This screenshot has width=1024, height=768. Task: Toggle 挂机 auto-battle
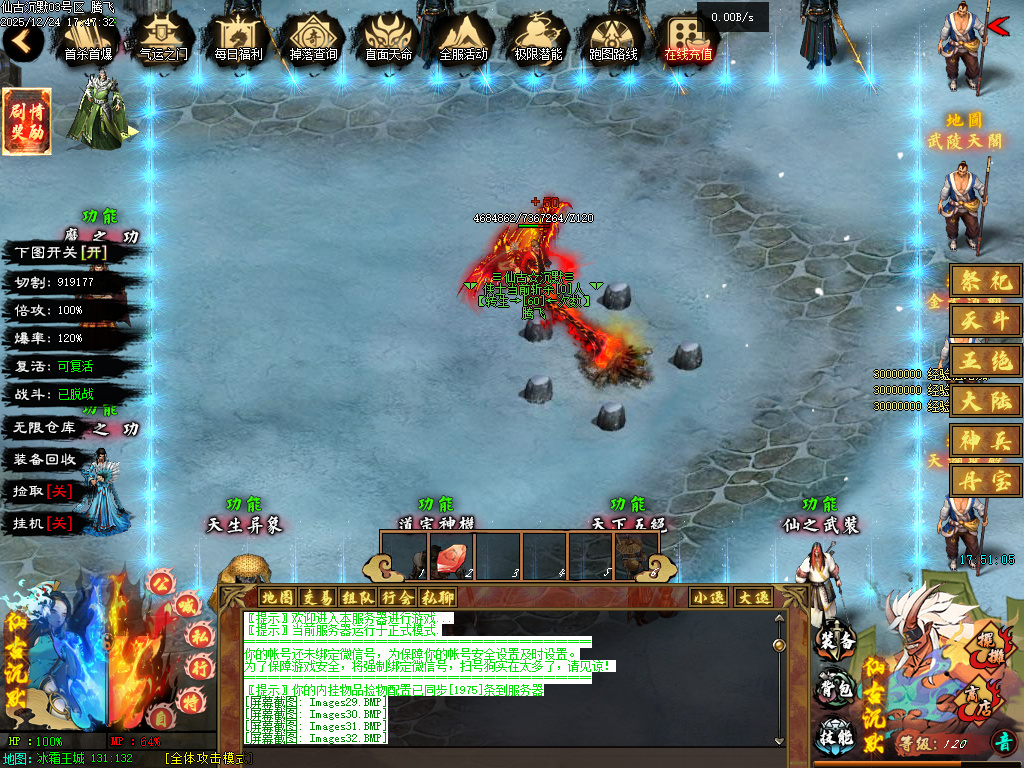(x=43, y=523)
